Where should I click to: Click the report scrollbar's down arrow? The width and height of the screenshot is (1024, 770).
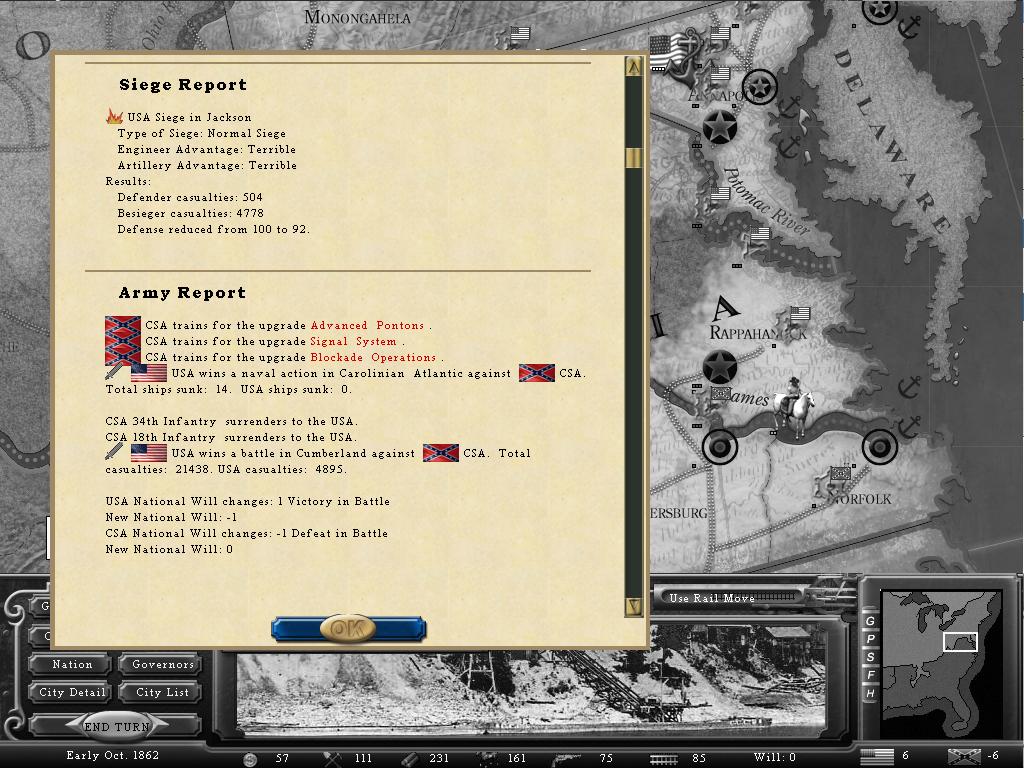pyautogui.click(x=633, y=605)
